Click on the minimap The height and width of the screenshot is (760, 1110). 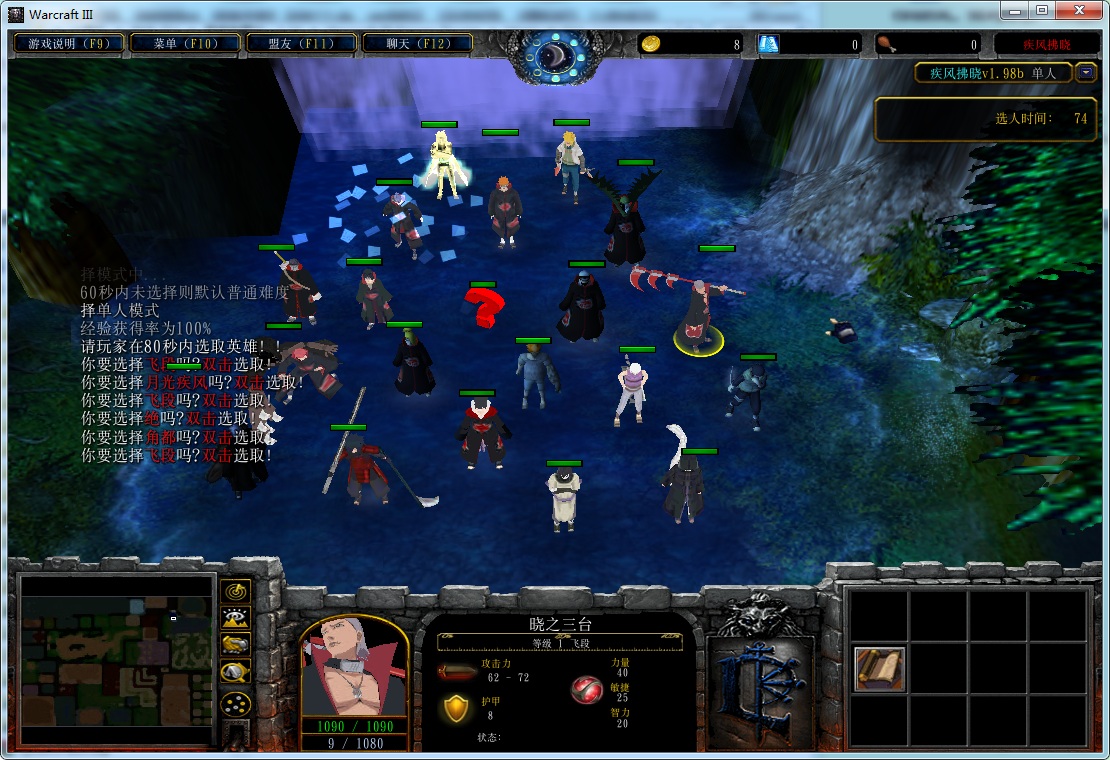coord(117,659)
